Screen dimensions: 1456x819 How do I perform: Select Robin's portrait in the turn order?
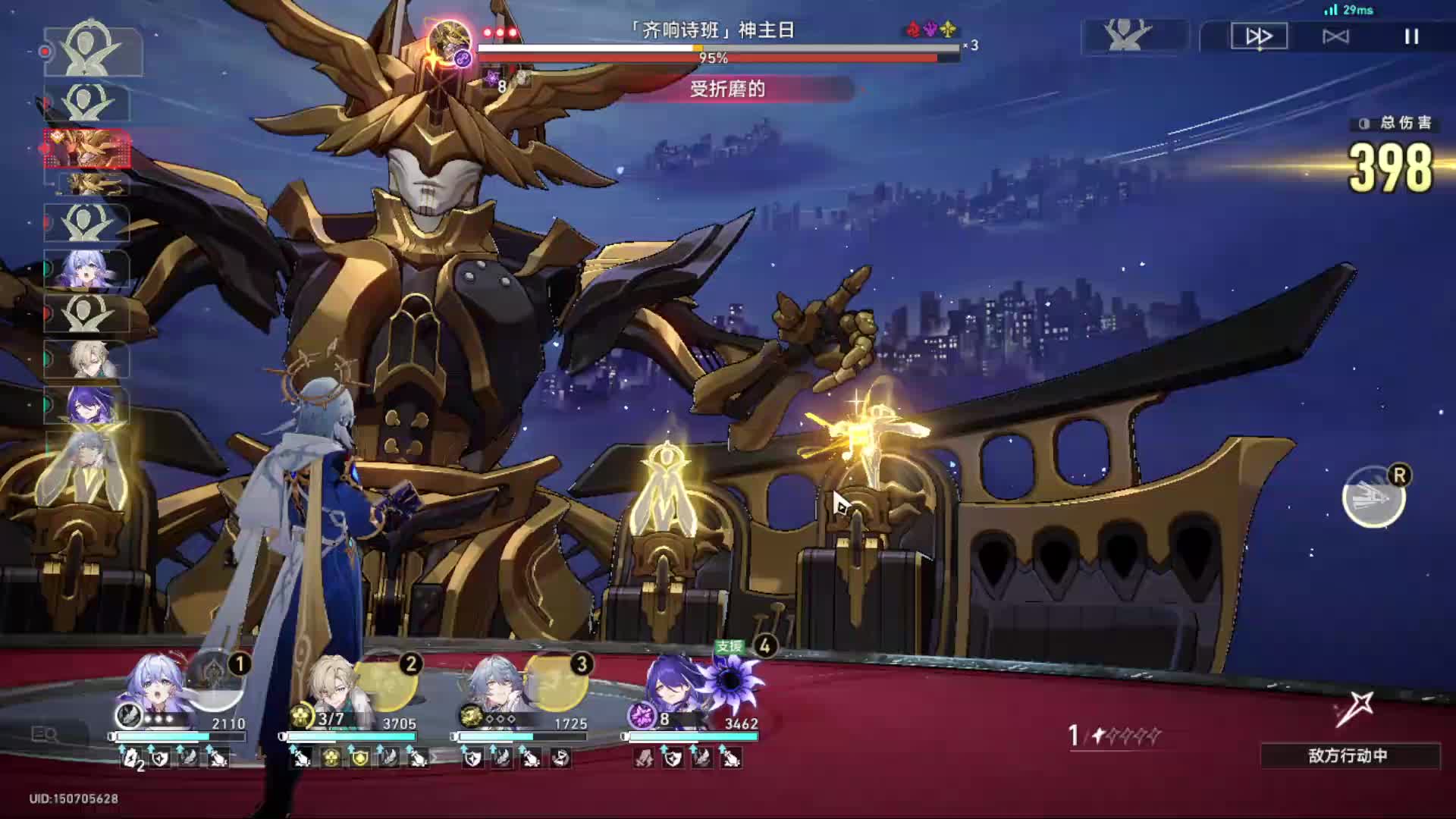pos(86,268)
